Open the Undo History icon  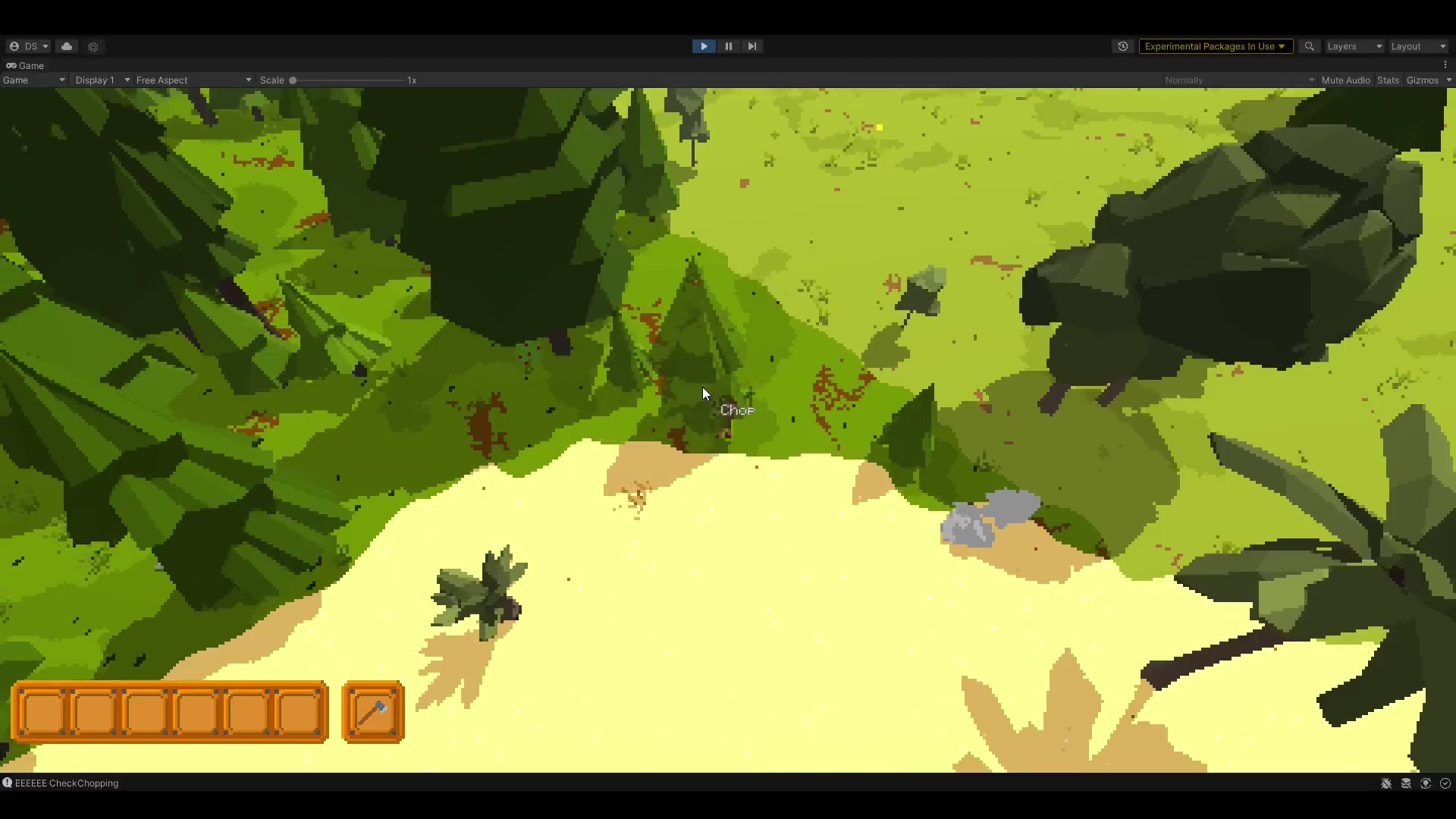pos(1123,46)
